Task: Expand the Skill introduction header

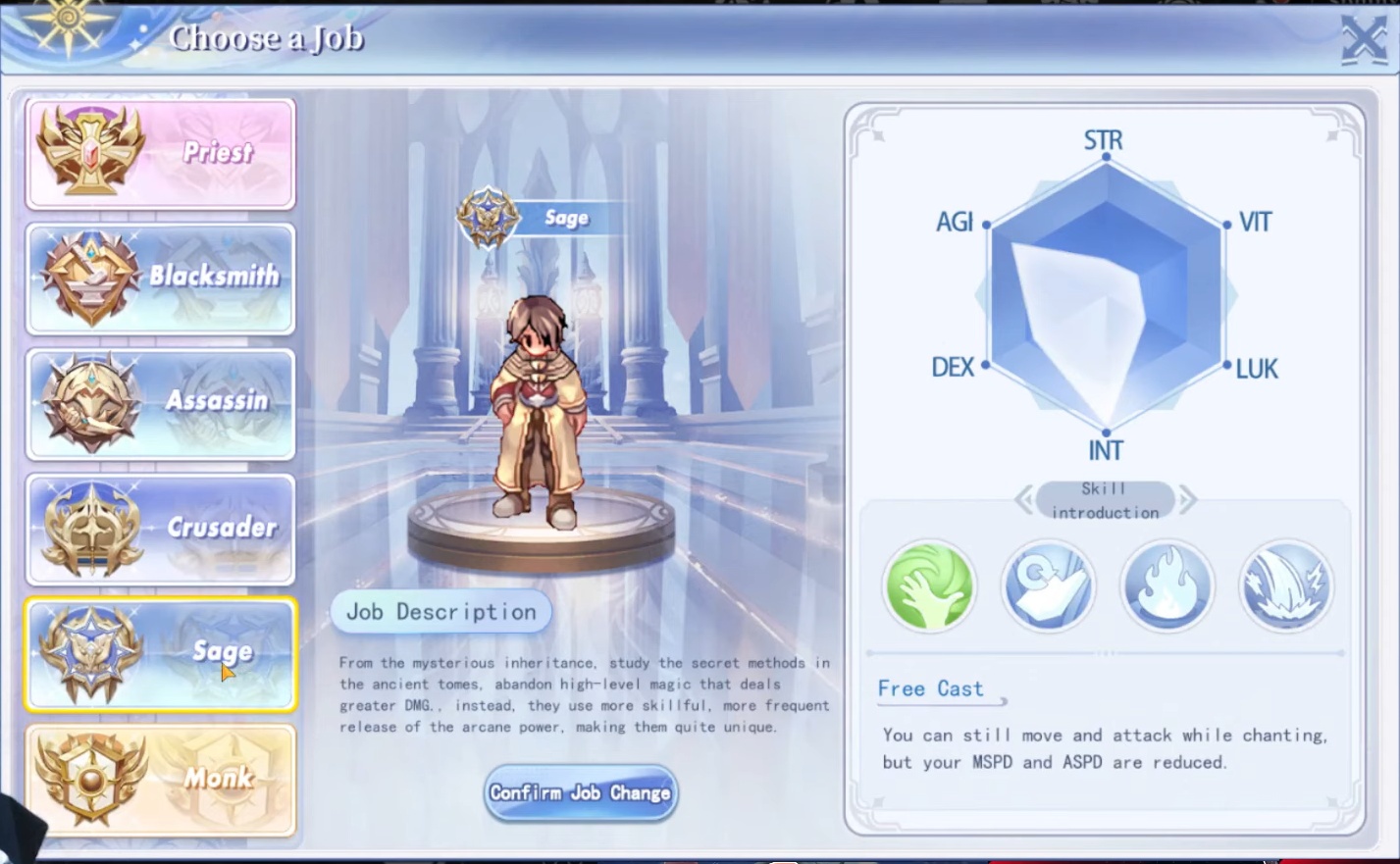Action: [1105, 500]
